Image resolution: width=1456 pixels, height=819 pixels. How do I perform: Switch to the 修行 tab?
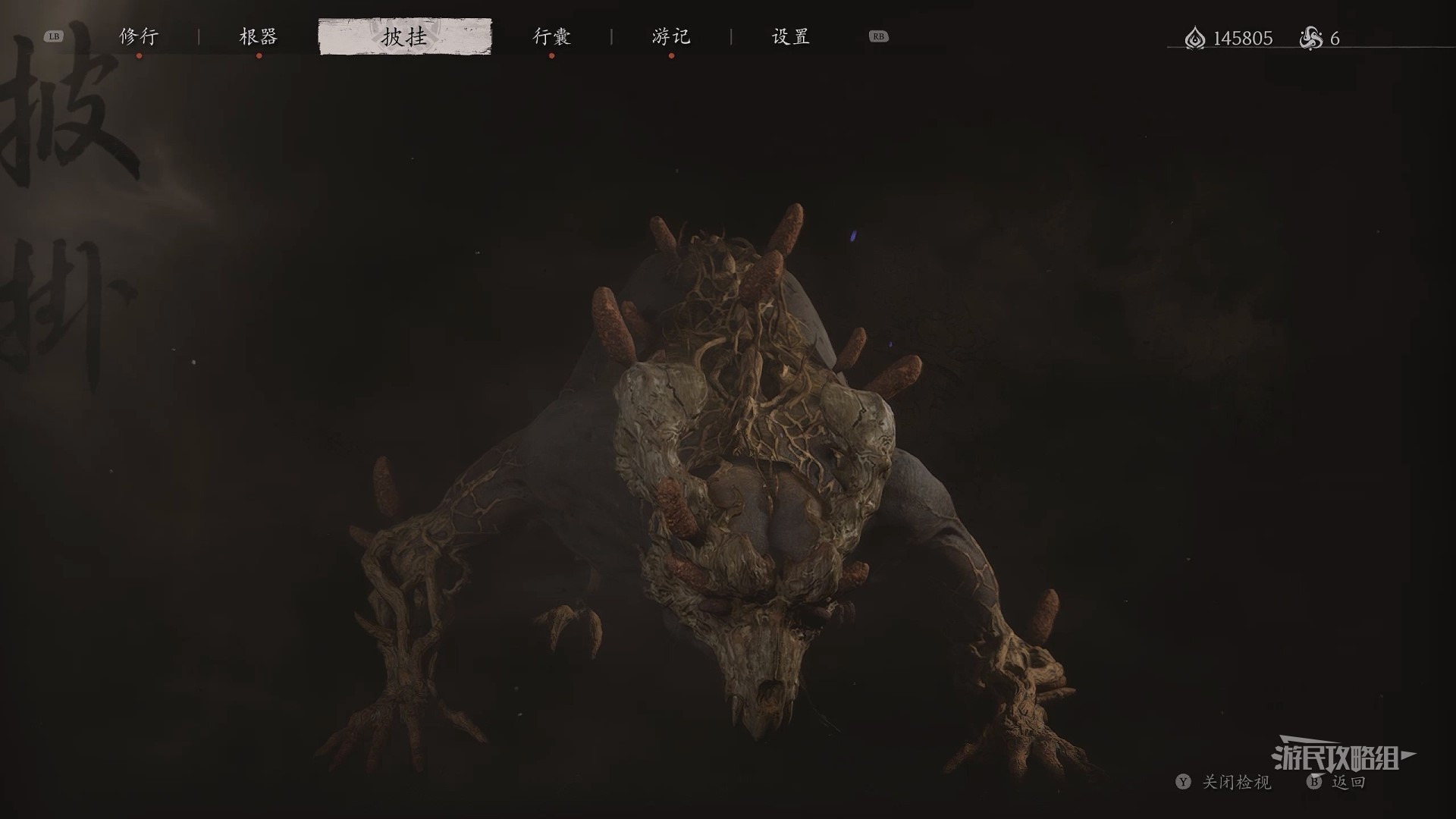139,36
